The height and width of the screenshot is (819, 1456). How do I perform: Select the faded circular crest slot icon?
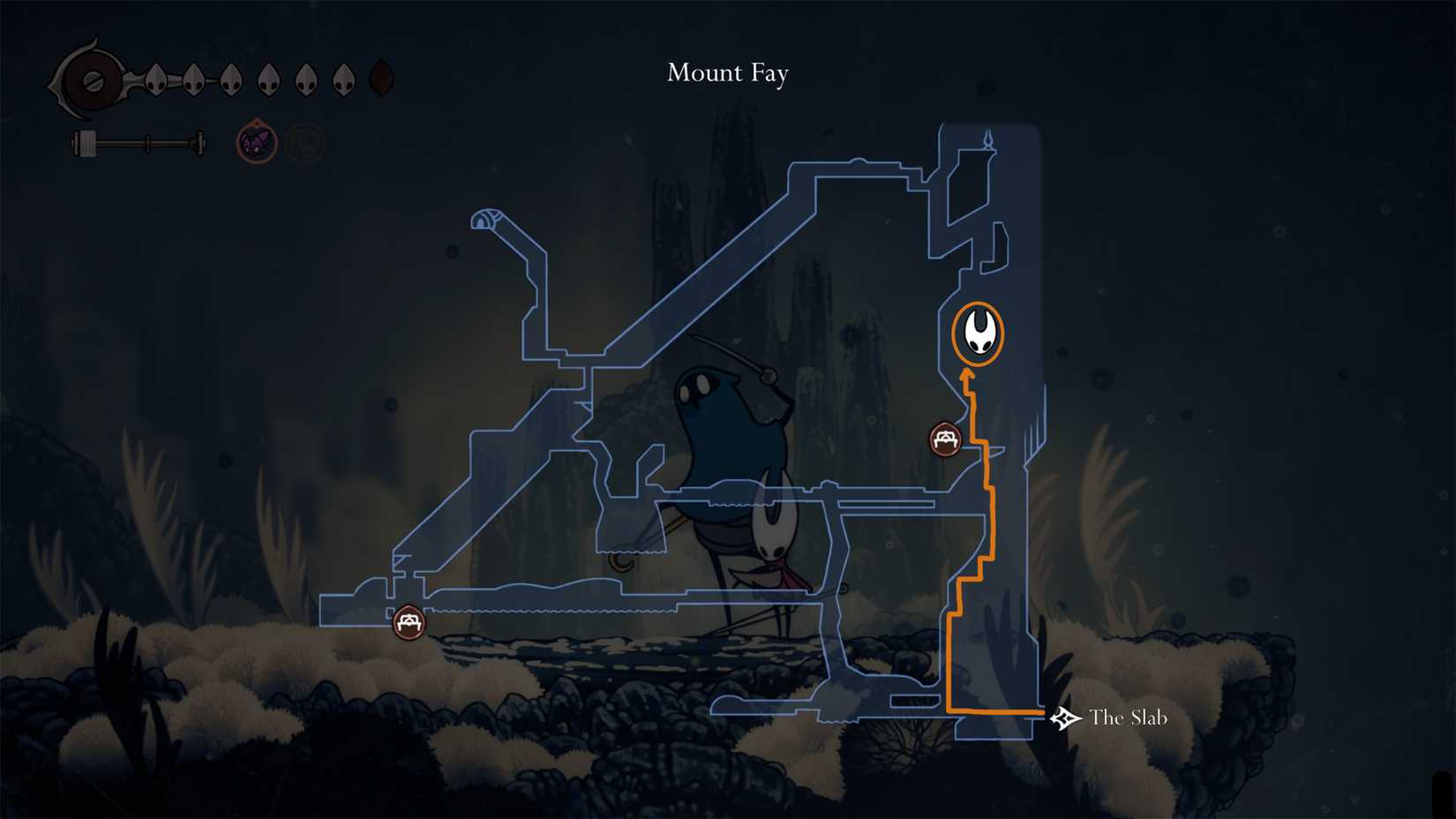click(304, 139)
